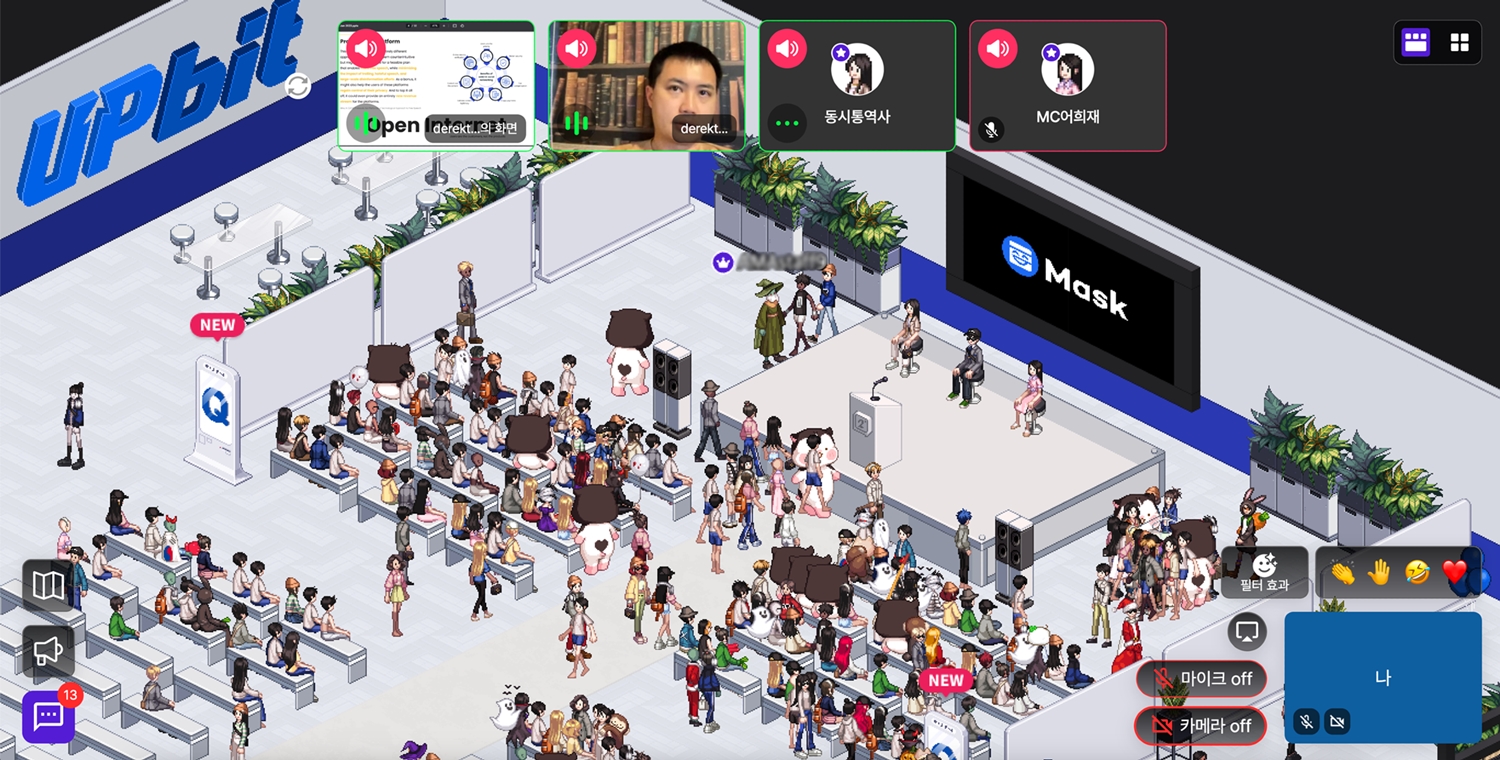Send the red heart reaction

(1454, 574)
